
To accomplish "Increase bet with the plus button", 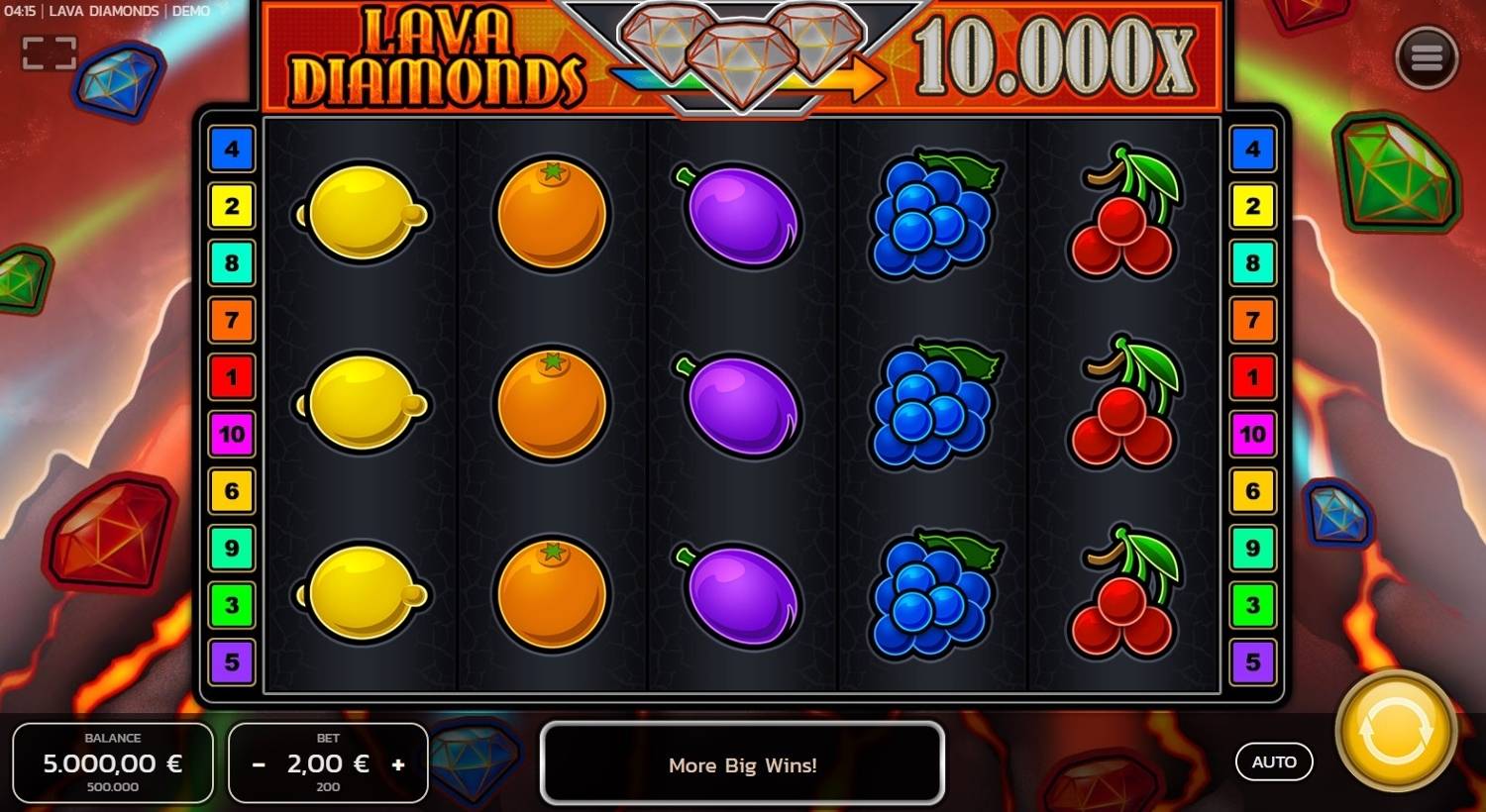I will click(398, 763).
